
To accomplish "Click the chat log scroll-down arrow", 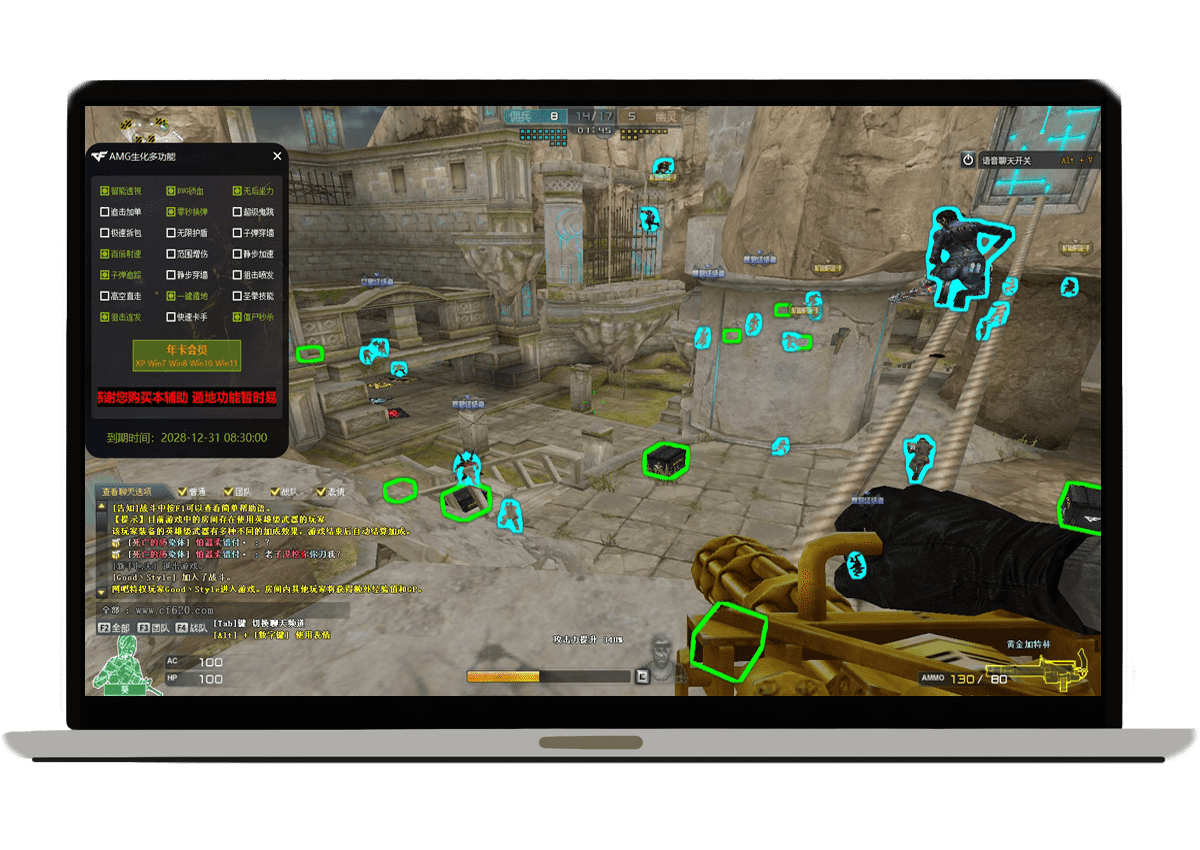I will [x=101, y=592].
